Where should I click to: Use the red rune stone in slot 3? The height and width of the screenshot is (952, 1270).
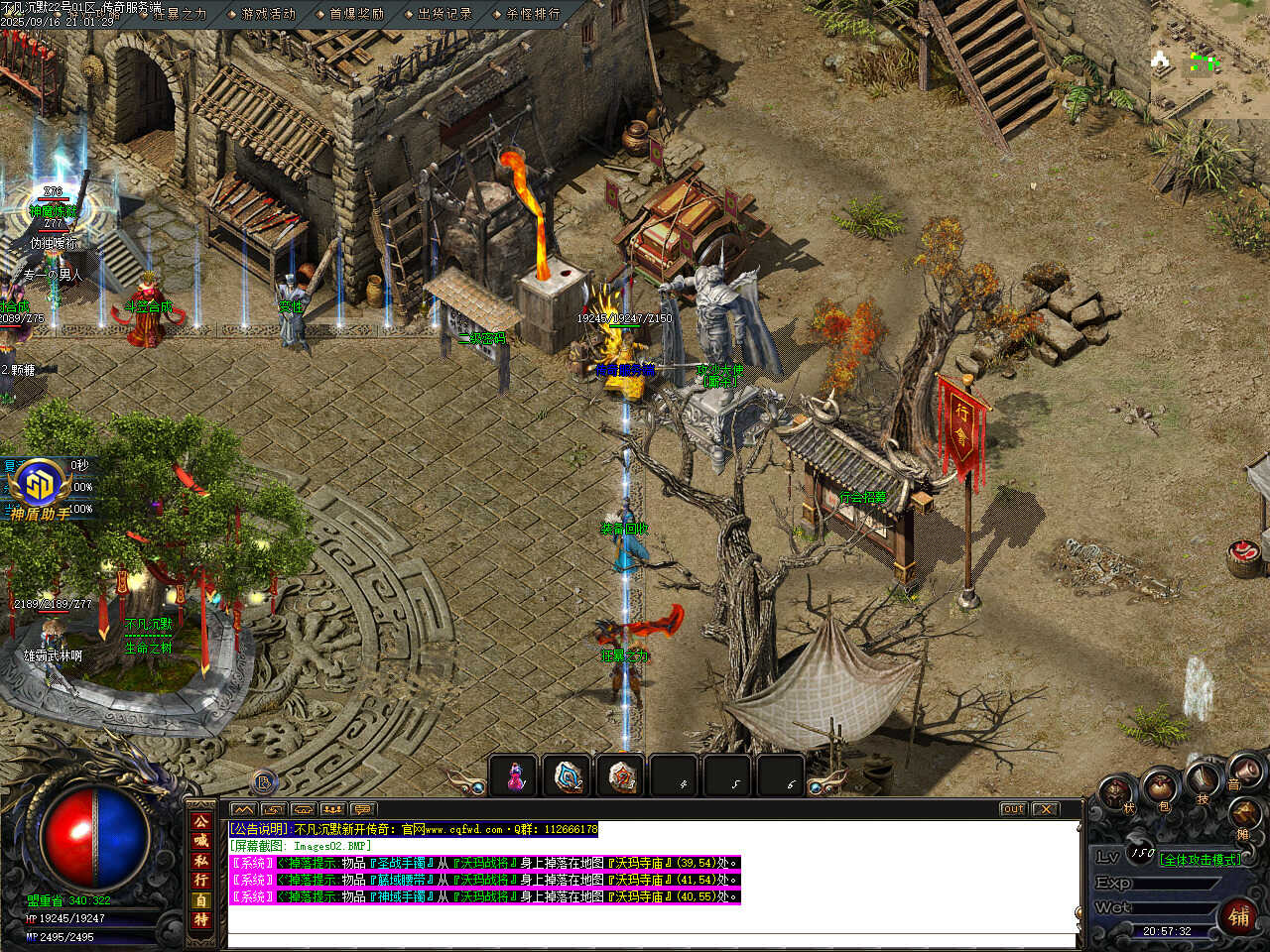click(x=622, y=776)
